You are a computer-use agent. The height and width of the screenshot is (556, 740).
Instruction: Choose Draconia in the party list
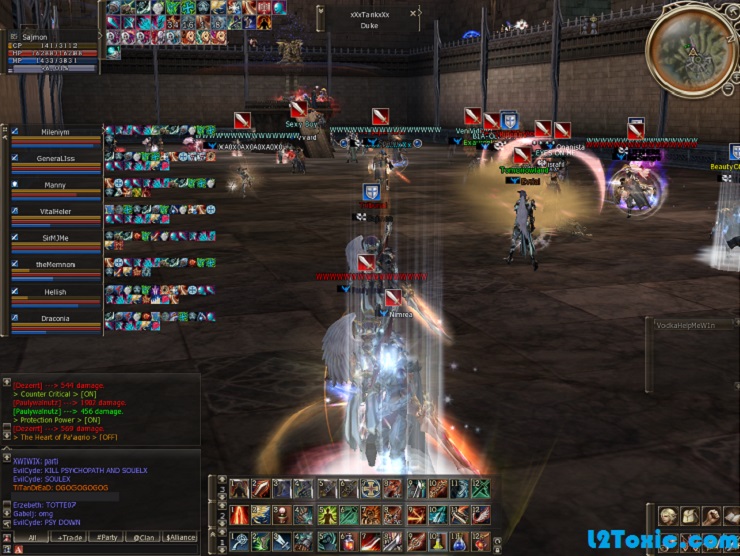point(55,319)
